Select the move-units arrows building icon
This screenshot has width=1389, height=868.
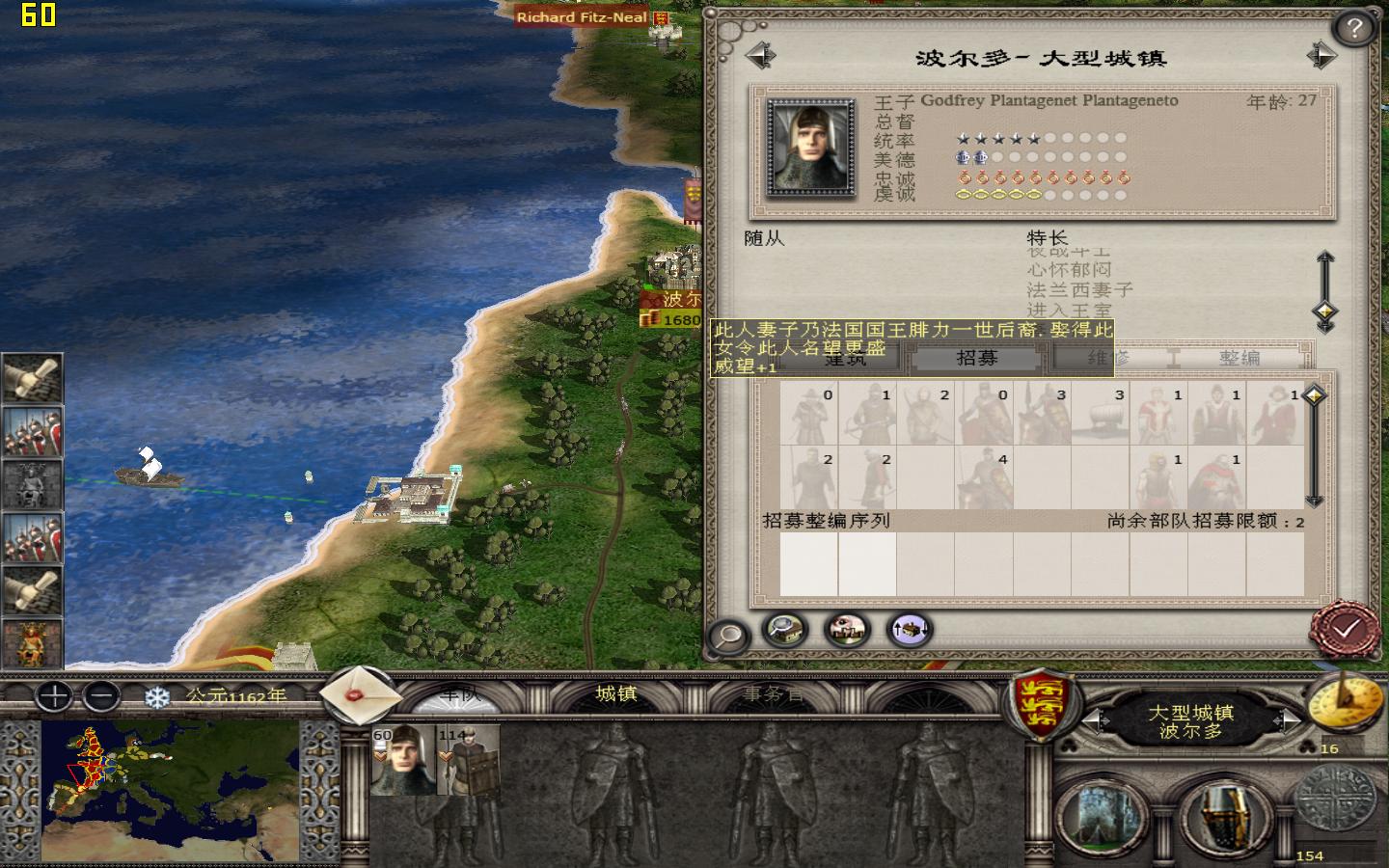908,630
